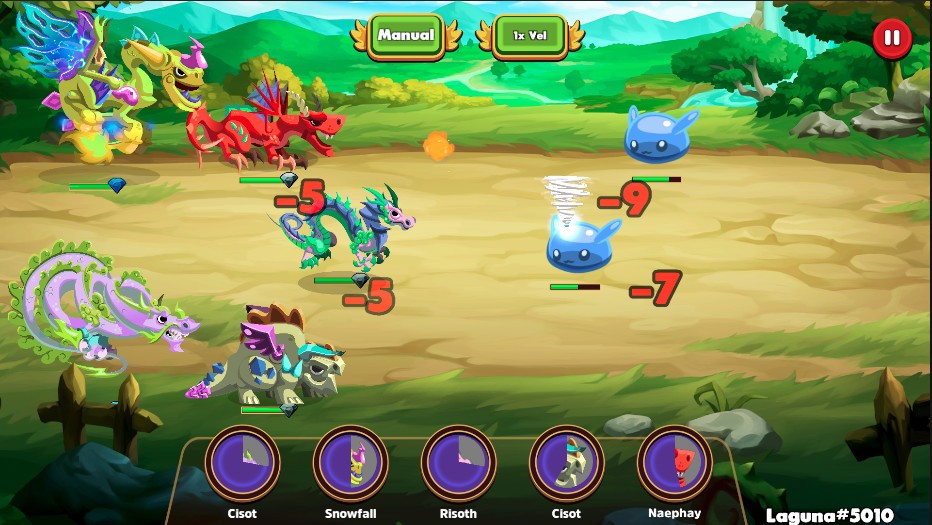
Task: Pause the battle with the red button
Action: [891, 40]
